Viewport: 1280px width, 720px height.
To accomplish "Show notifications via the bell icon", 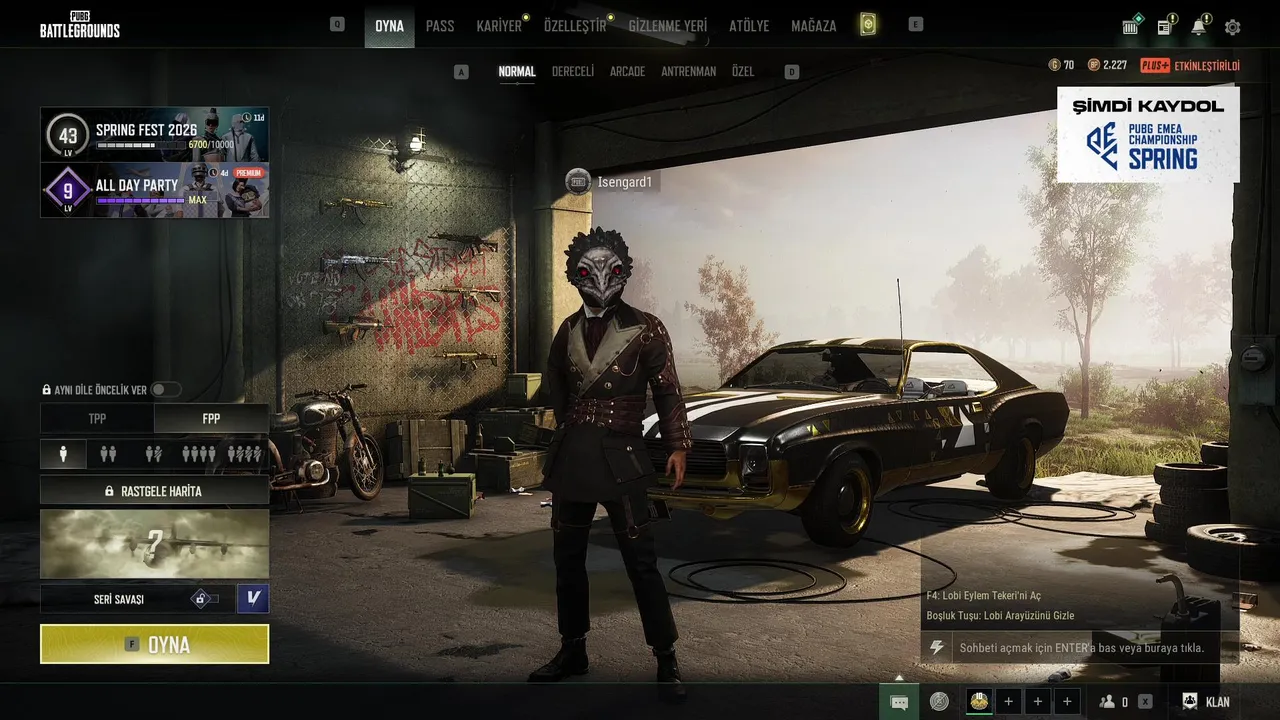I will [x=1198, y=27].
